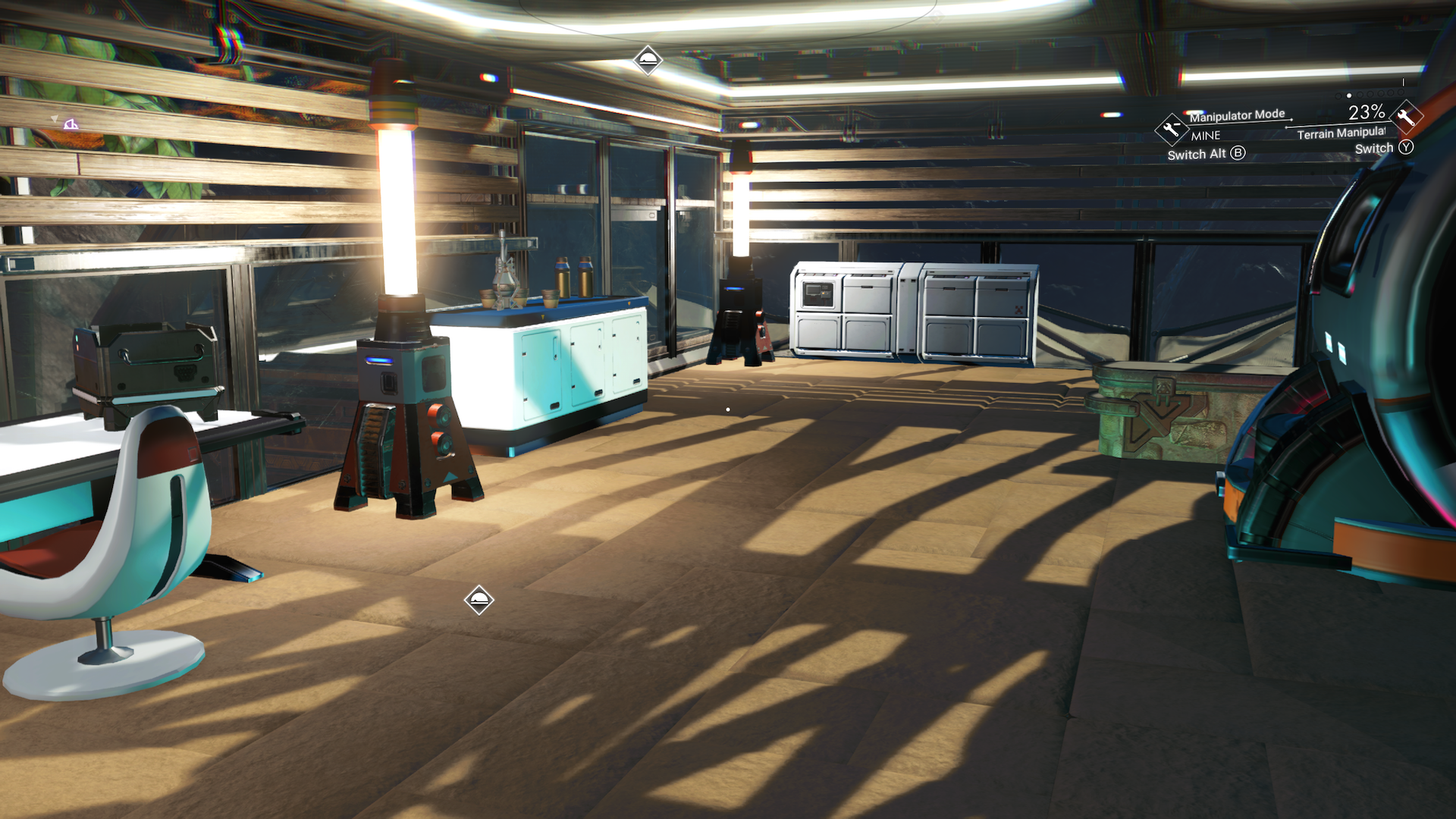Select the filled charge pip indicator
Image resolution: width=1456 pixels, height=819 pixels.
tap(1348, 96)
